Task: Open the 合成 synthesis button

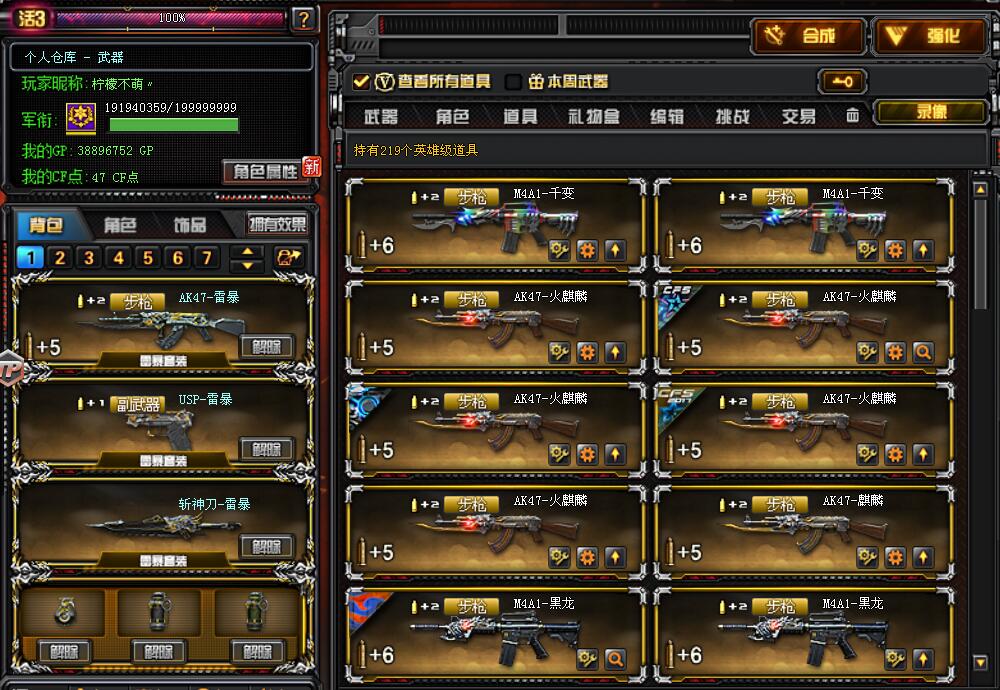Action: click(807, 37)
